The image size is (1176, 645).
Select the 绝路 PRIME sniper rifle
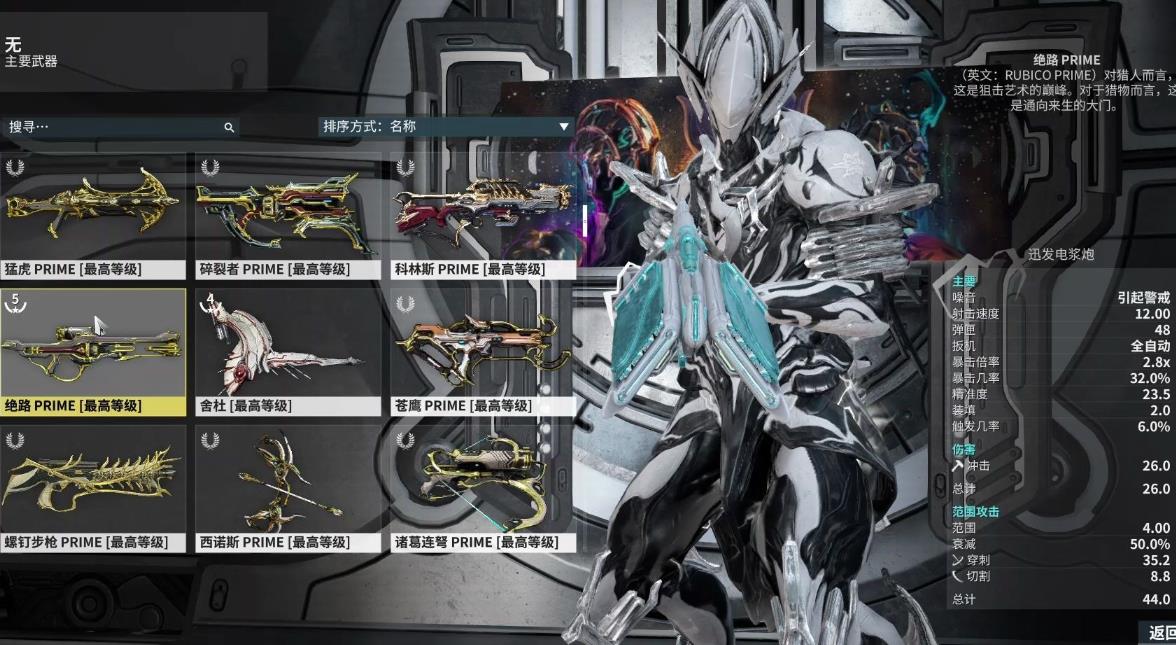93,352
